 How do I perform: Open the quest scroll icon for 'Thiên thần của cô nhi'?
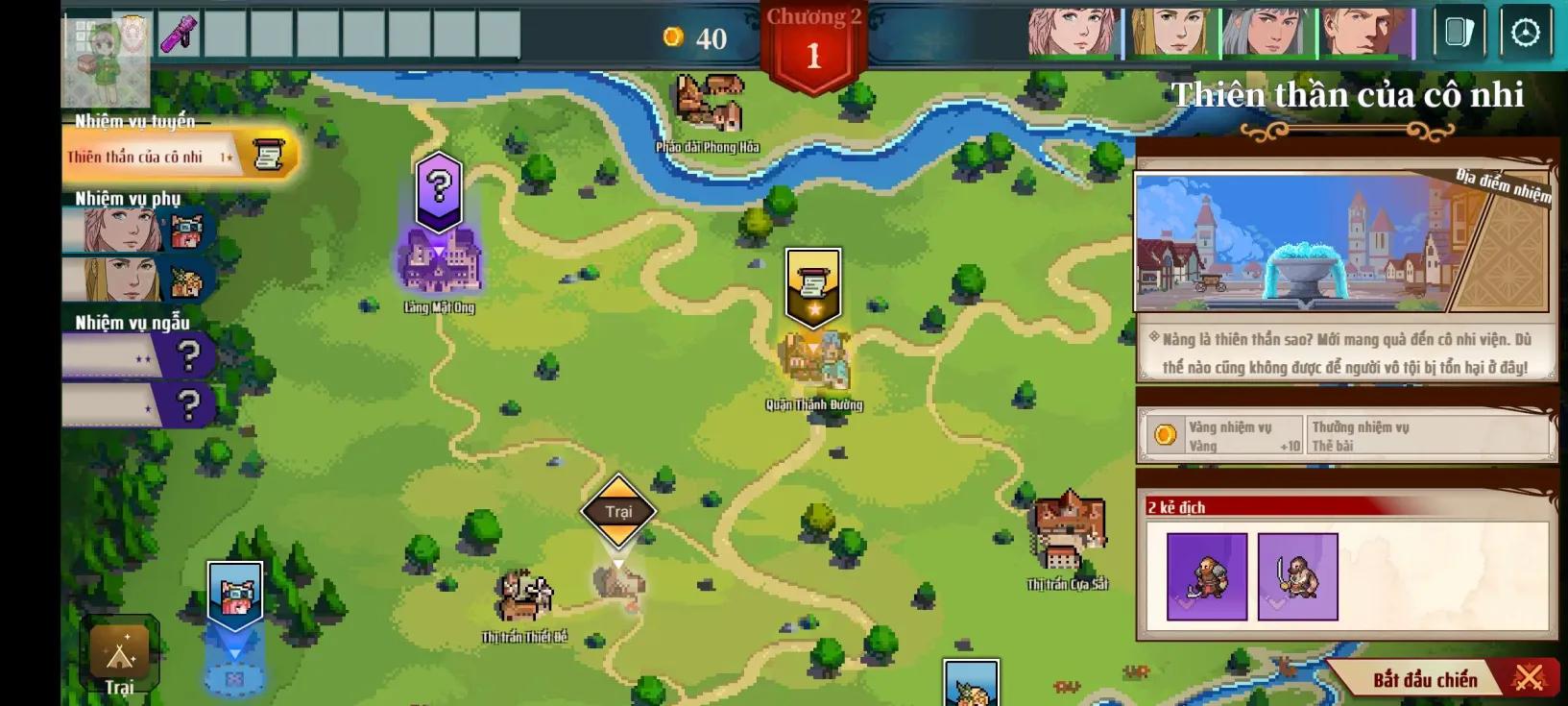click(x=267, y=155)
